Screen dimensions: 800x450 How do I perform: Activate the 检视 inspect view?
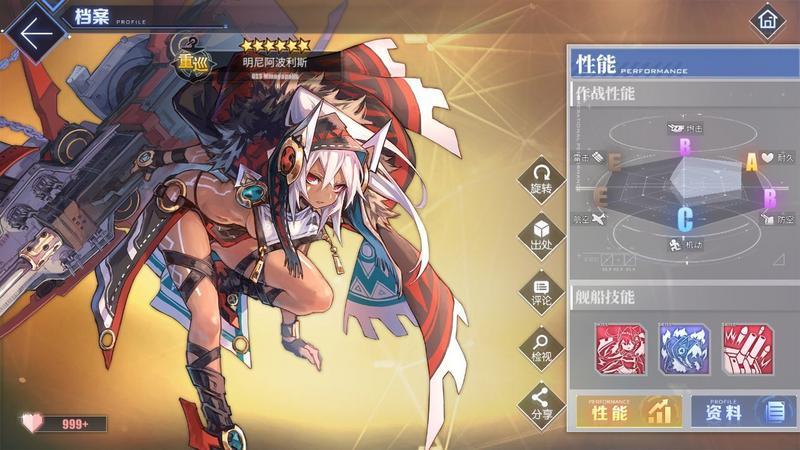(x=541, y=347)
